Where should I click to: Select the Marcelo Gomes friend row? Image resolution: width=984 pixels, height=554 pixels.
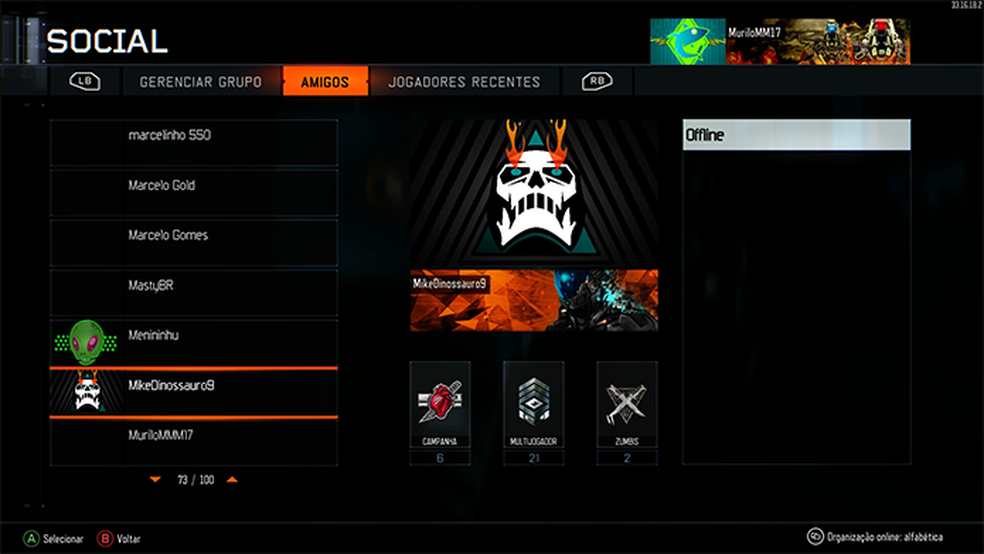click(194, 242)
